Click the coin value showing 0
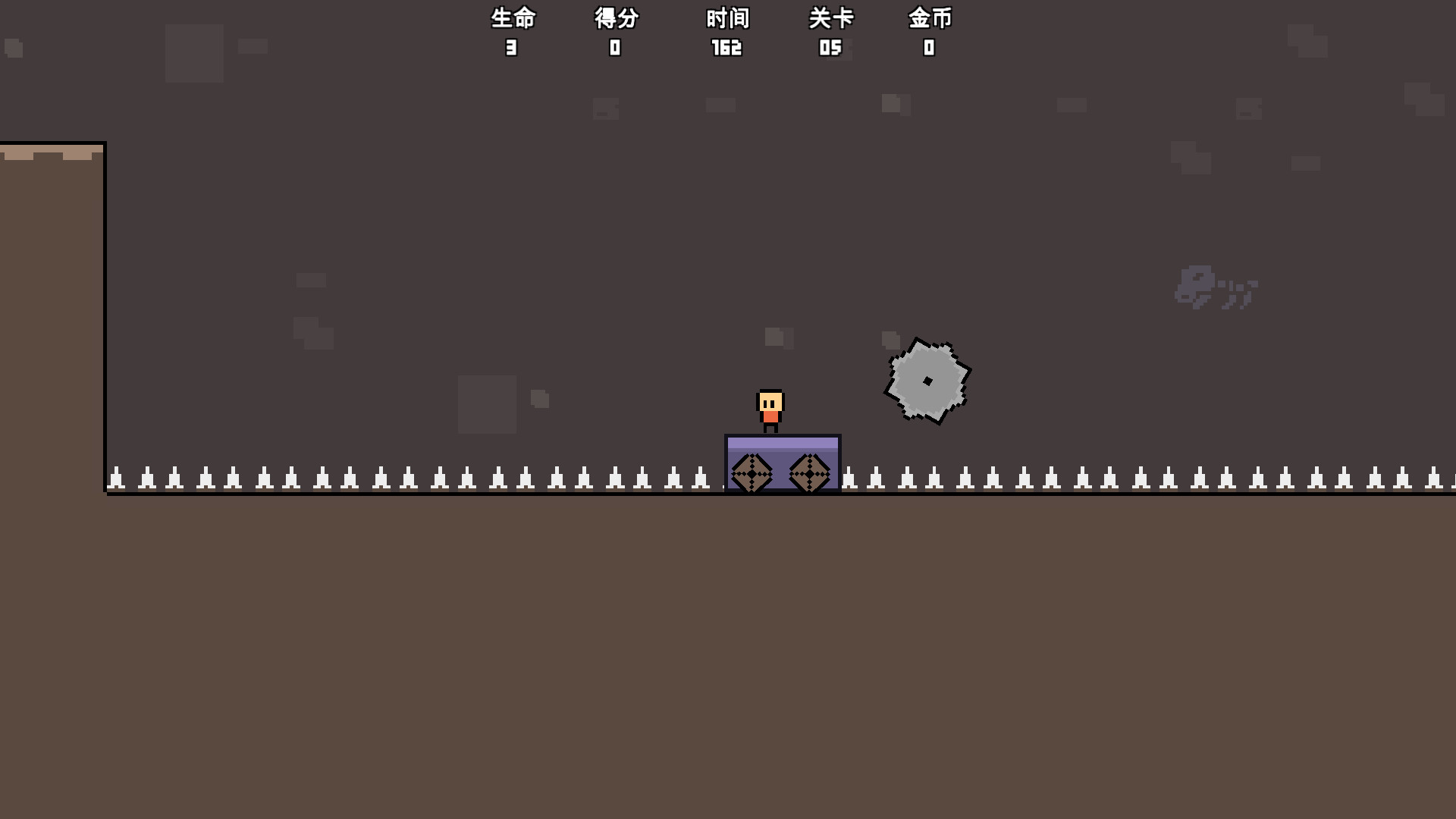This screenshot has width=1456, height=819. (x=927, y=48)
